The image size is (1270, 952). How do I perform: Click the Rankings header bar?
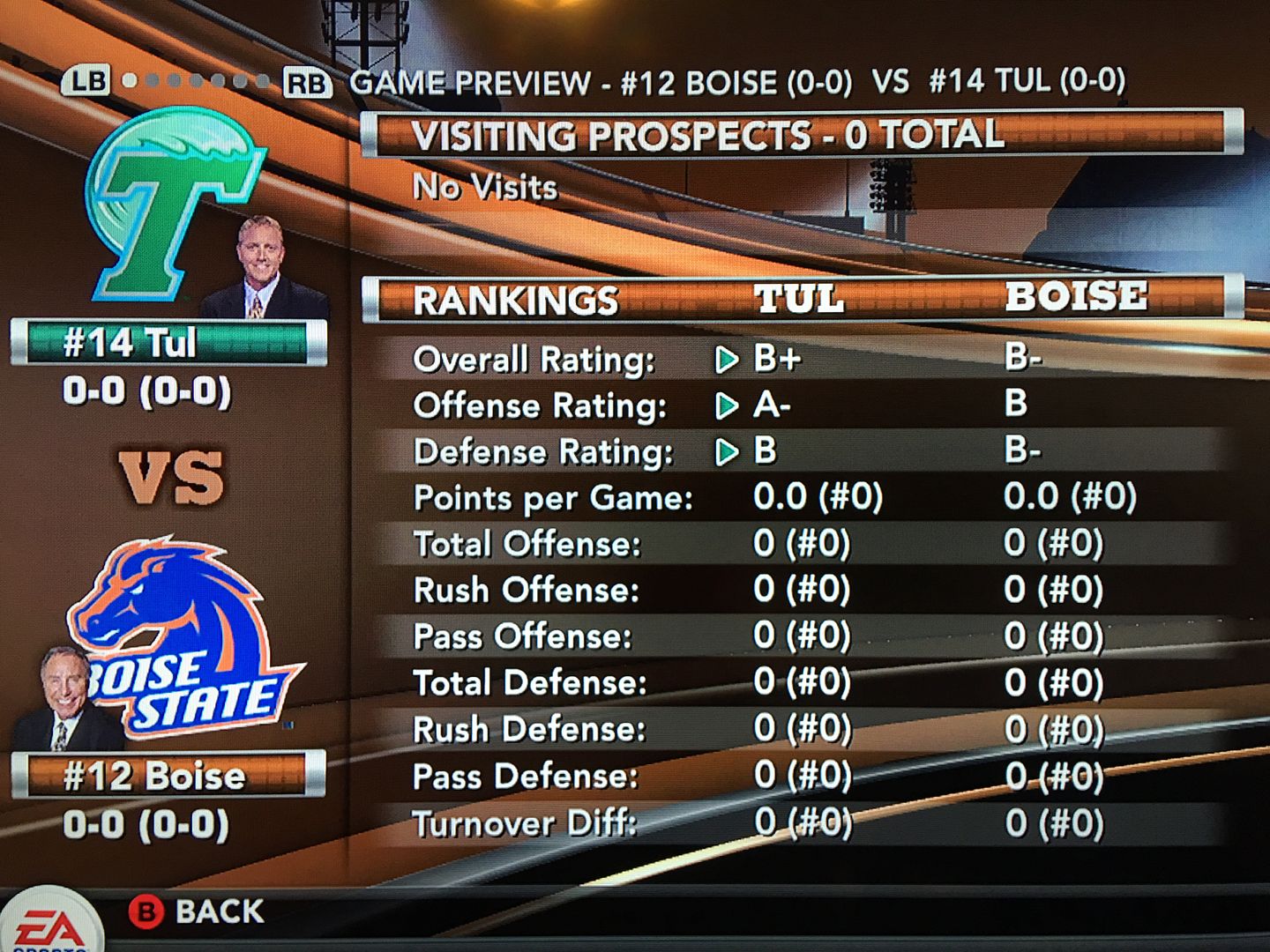click(801, 299)
